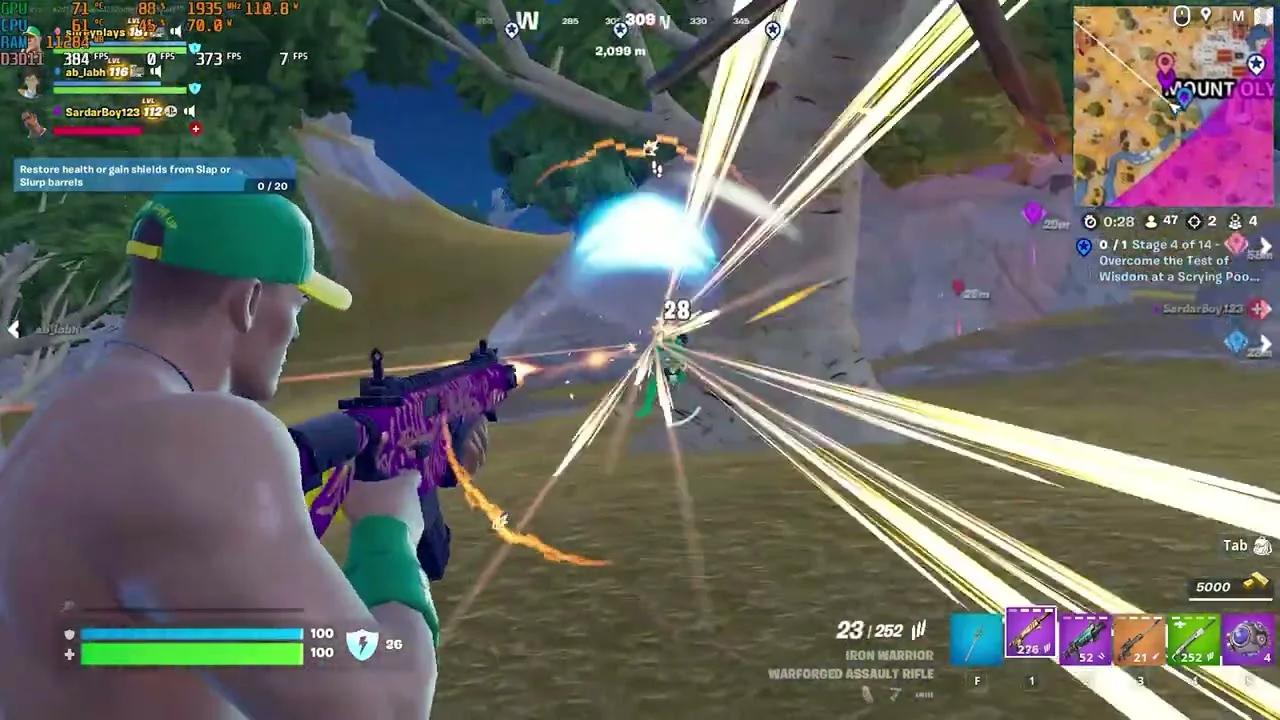Mute ab_labh's voice chat speaker
This screenshot has width=1280, height=720.
pos(156,71)
